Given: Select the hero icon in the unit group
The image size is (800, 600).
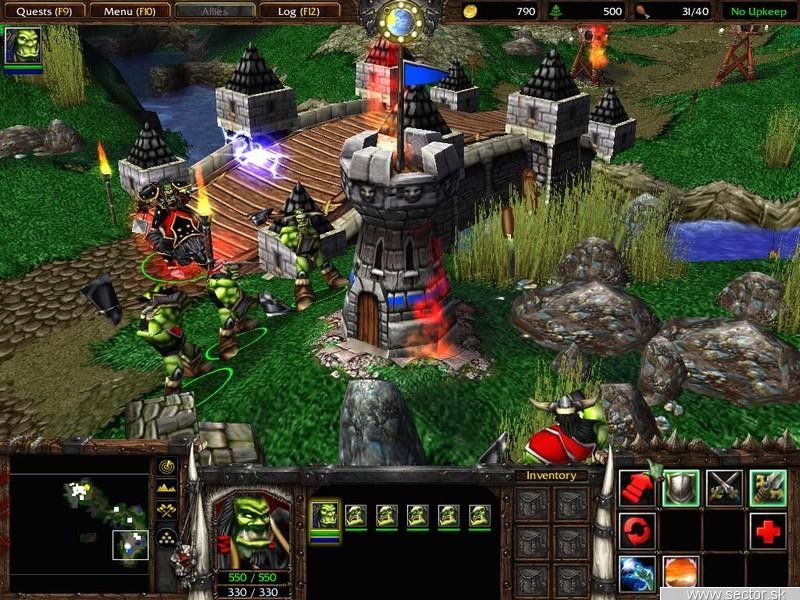Looking at the screenshot, I should [324, 516].
